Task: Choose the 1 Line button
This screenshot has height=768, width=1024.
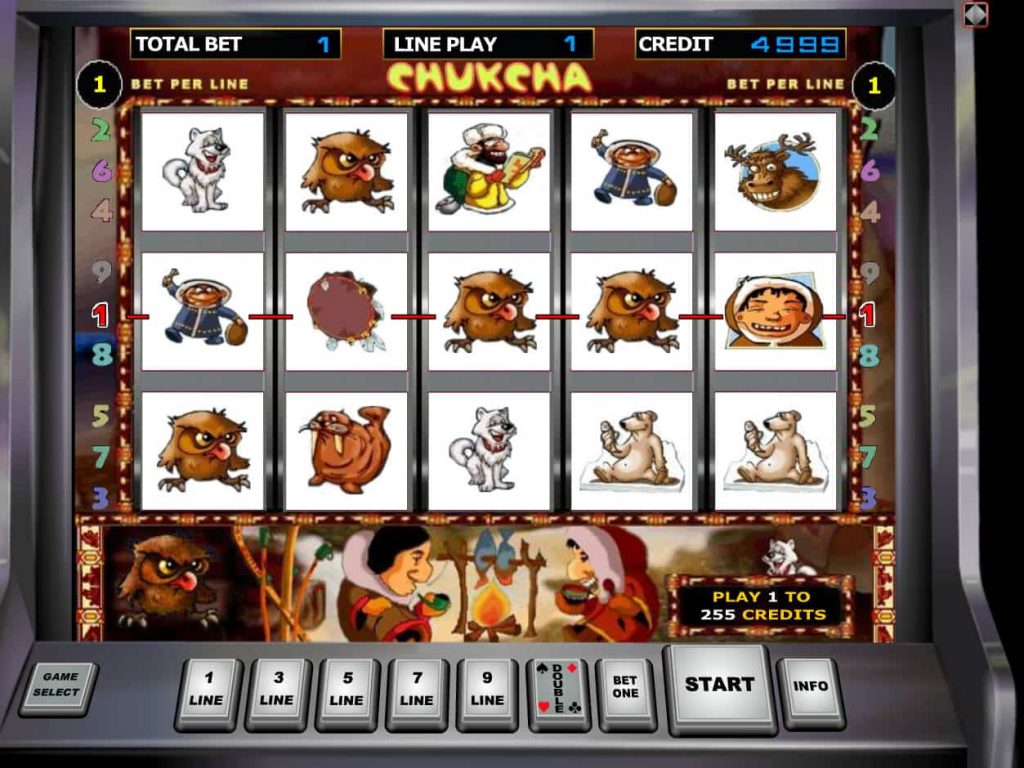Action: click(x=207, y=692)
